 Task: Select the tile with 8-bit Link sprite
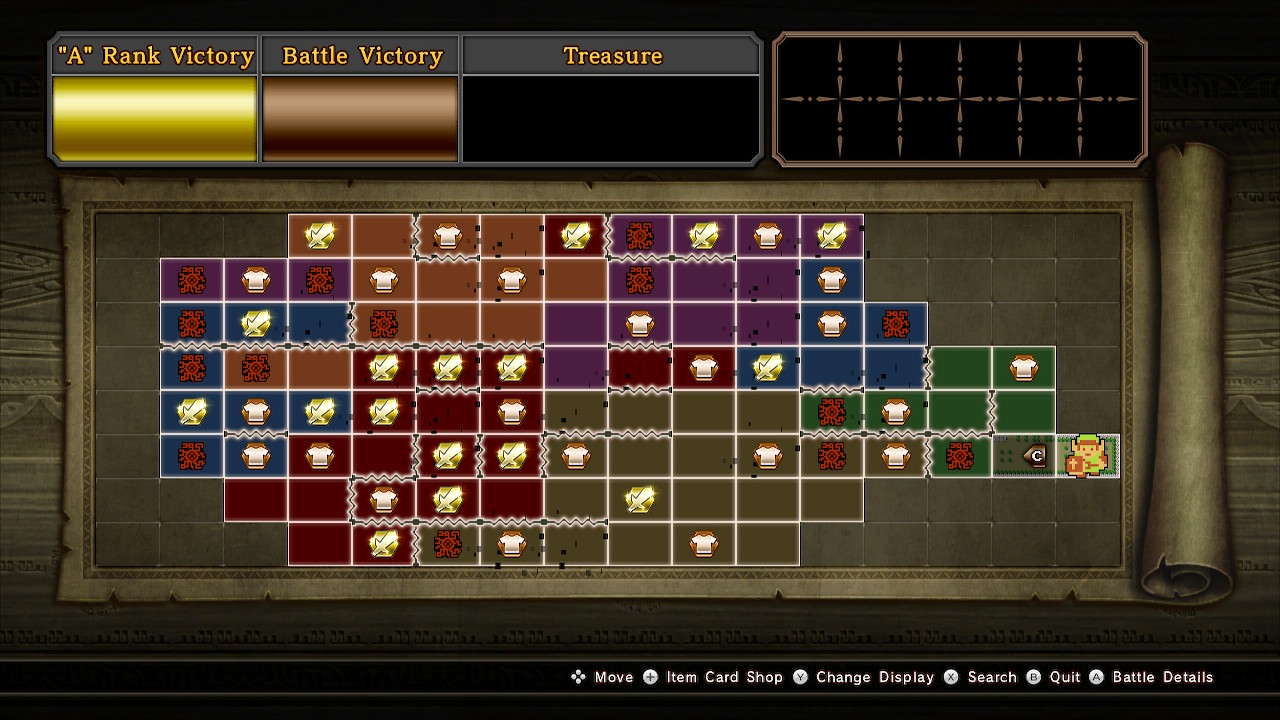(x=1087, y=456)
